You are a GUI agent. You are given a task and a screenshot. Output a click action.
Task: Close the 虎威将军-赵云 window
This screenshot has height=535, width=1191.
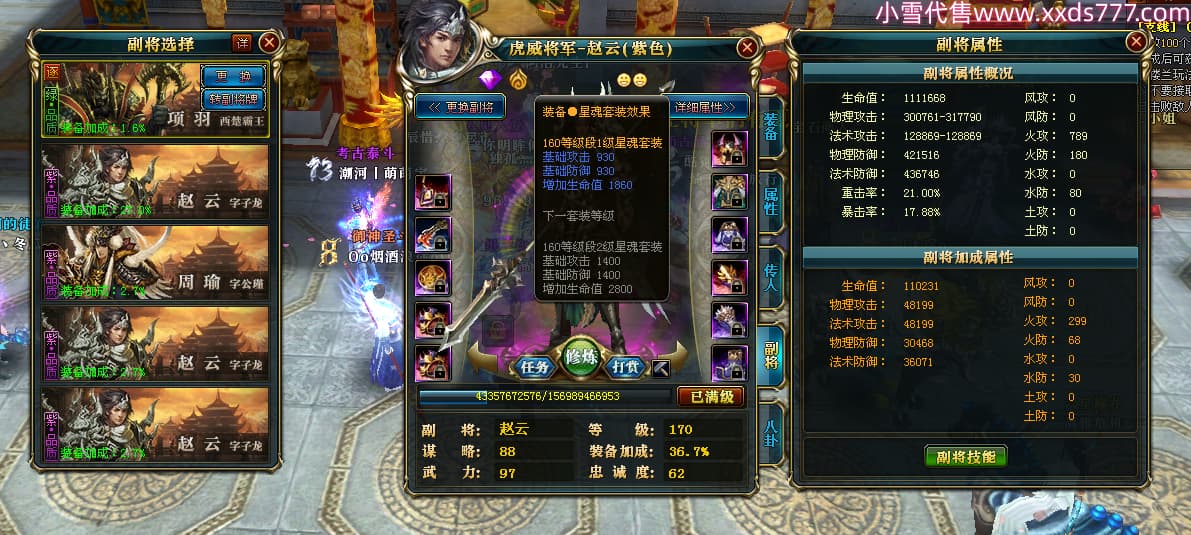pyautogui.click(x=746, y=48)
